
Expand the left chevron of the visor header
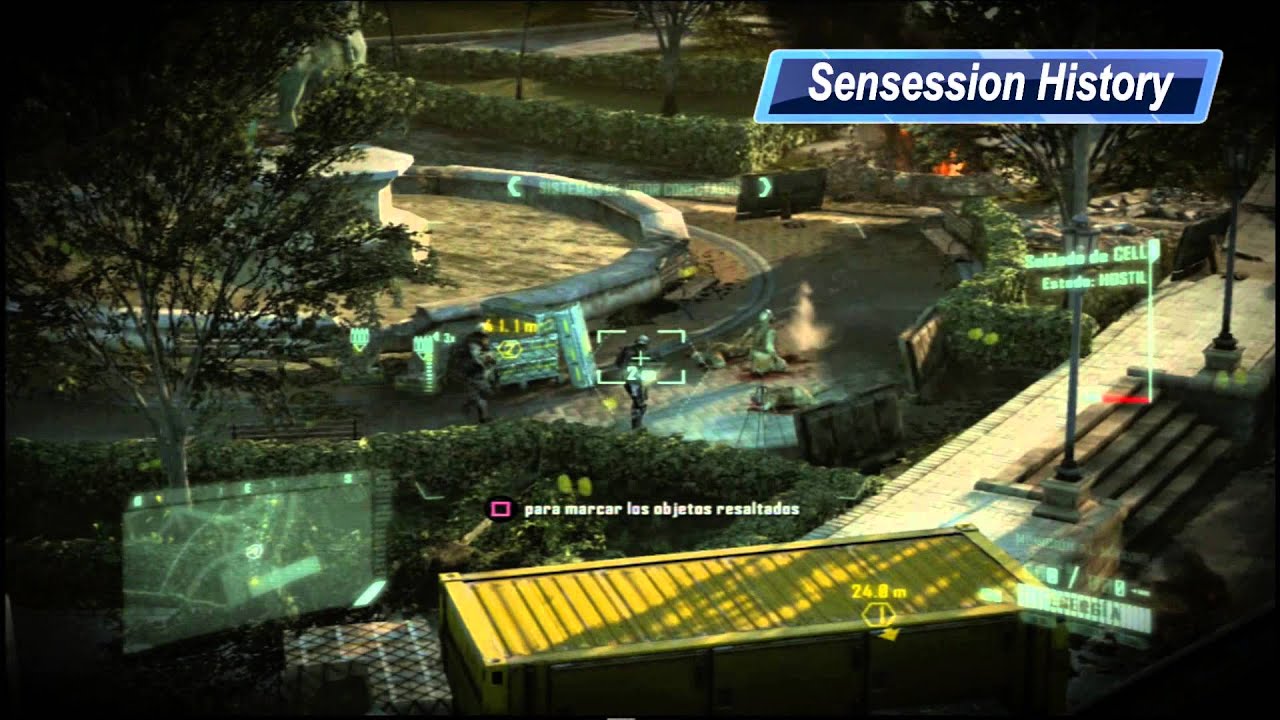516,185
